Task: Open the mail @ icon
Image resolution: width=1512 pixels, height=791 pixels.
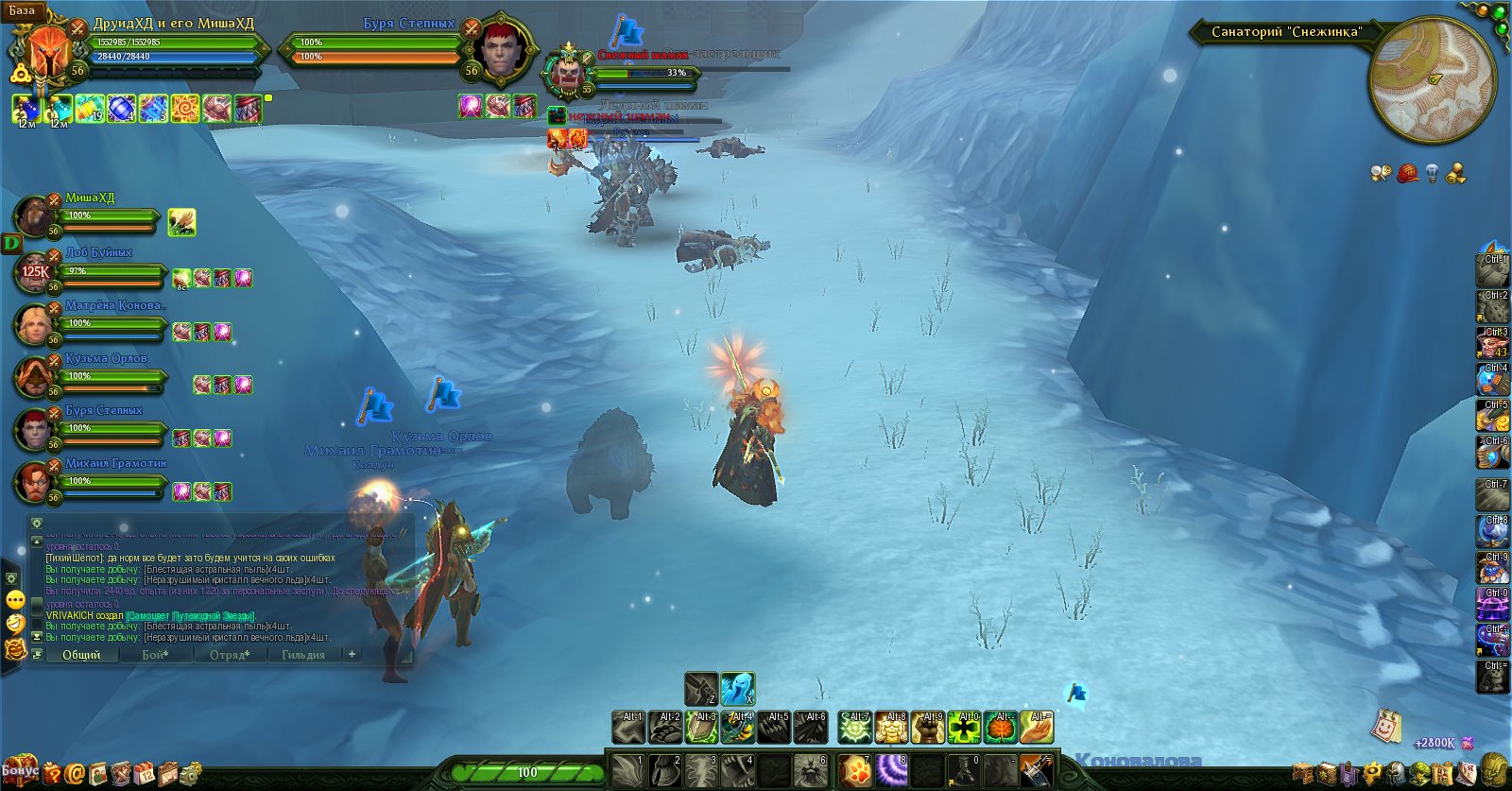Action: [75, 774]
